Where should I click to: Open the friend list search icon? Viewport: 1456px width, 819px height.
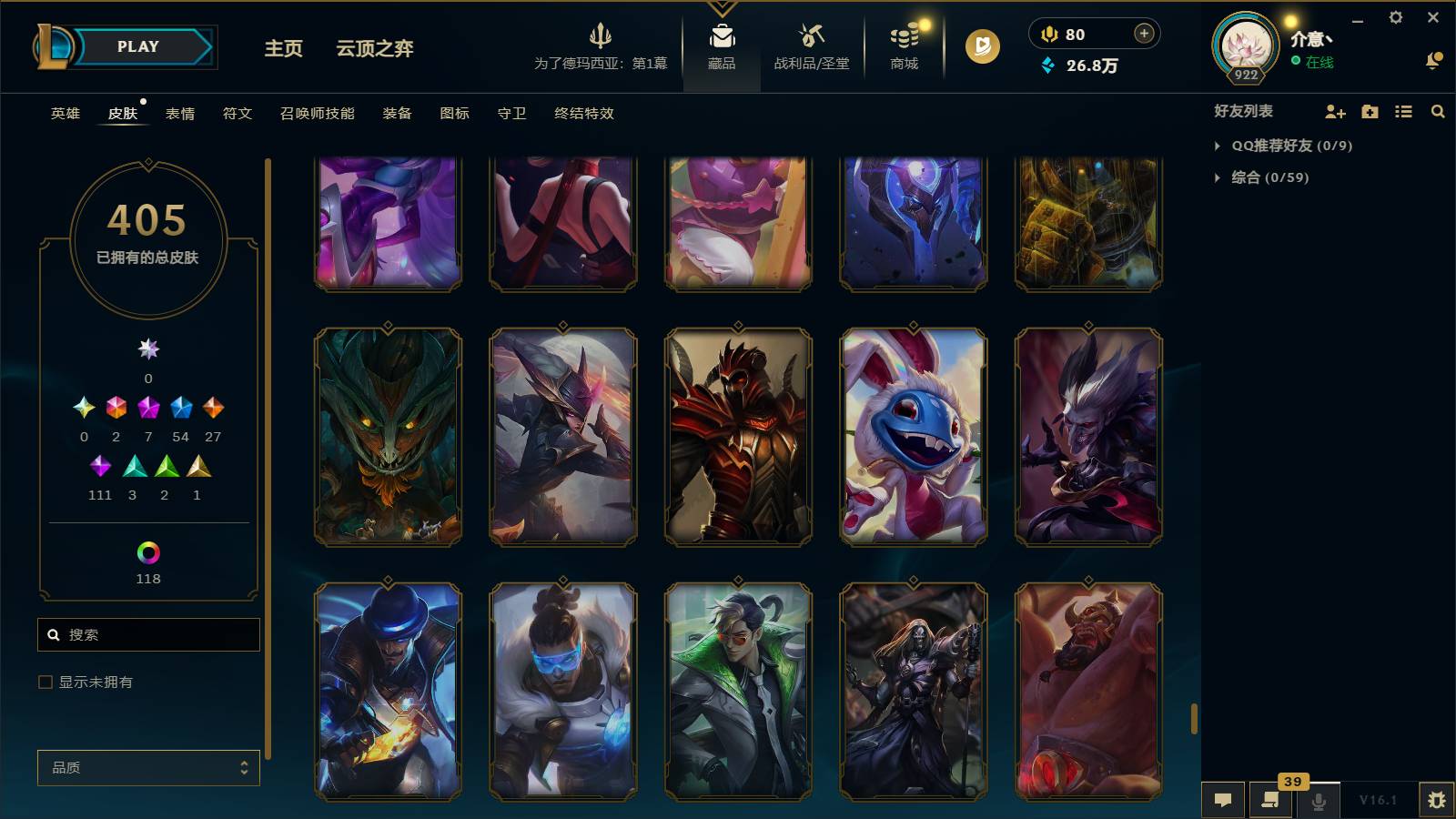point(1438,112)
